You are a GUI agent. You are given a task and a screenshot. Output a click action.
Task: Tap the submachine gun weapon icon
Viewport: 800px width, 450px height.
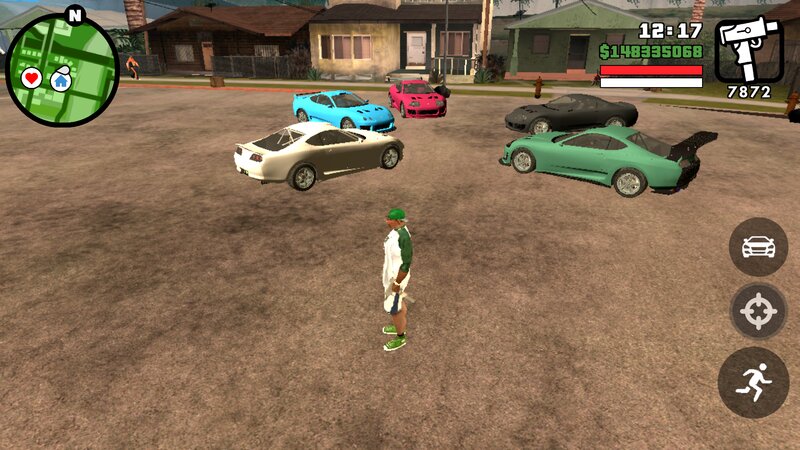coord(748,50)
